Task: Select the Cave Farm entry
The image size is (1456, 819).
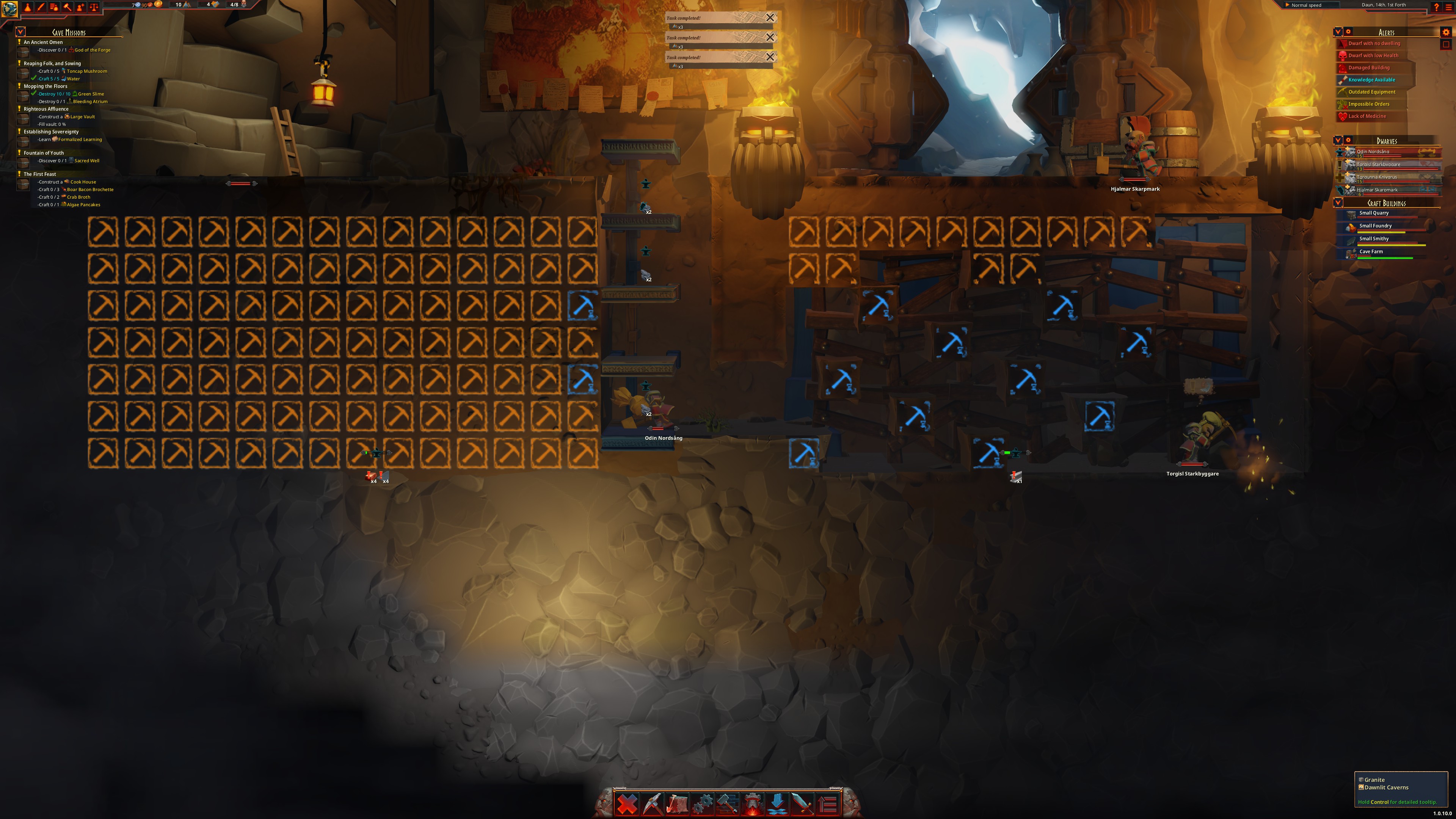Action: 1371,252
